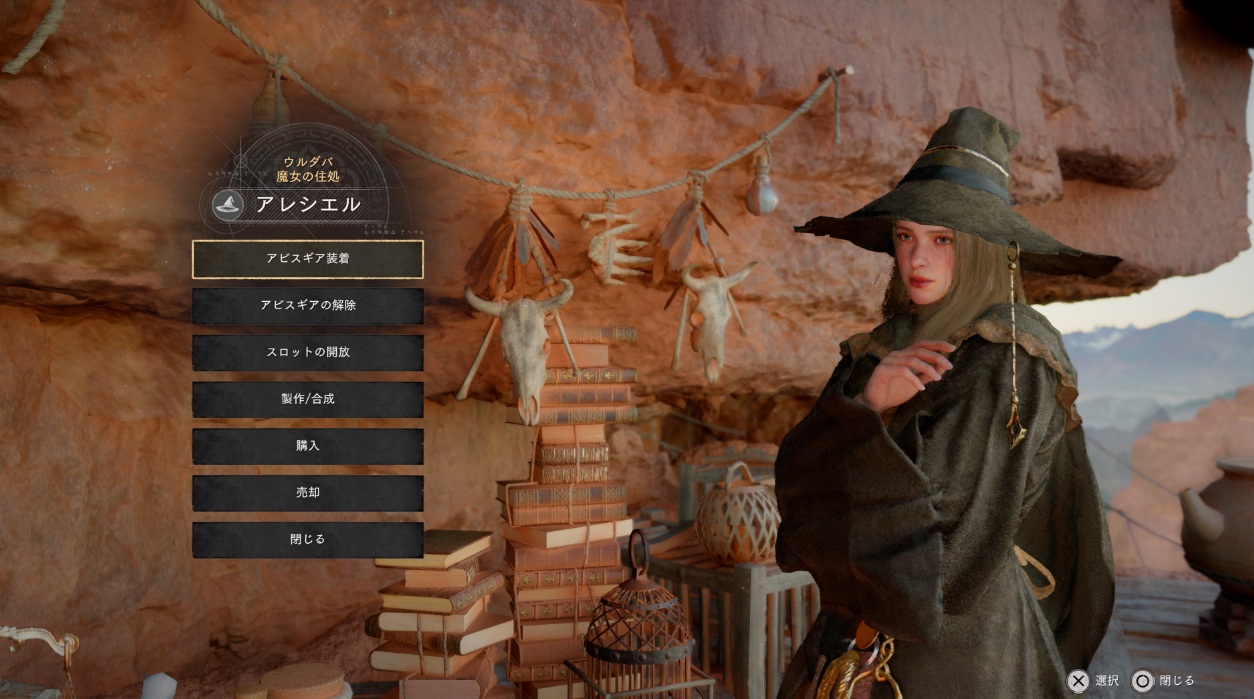This screenshot has width=1254, height=699.
Task: Close the menu with 閉じる
Action: [307, 540]
